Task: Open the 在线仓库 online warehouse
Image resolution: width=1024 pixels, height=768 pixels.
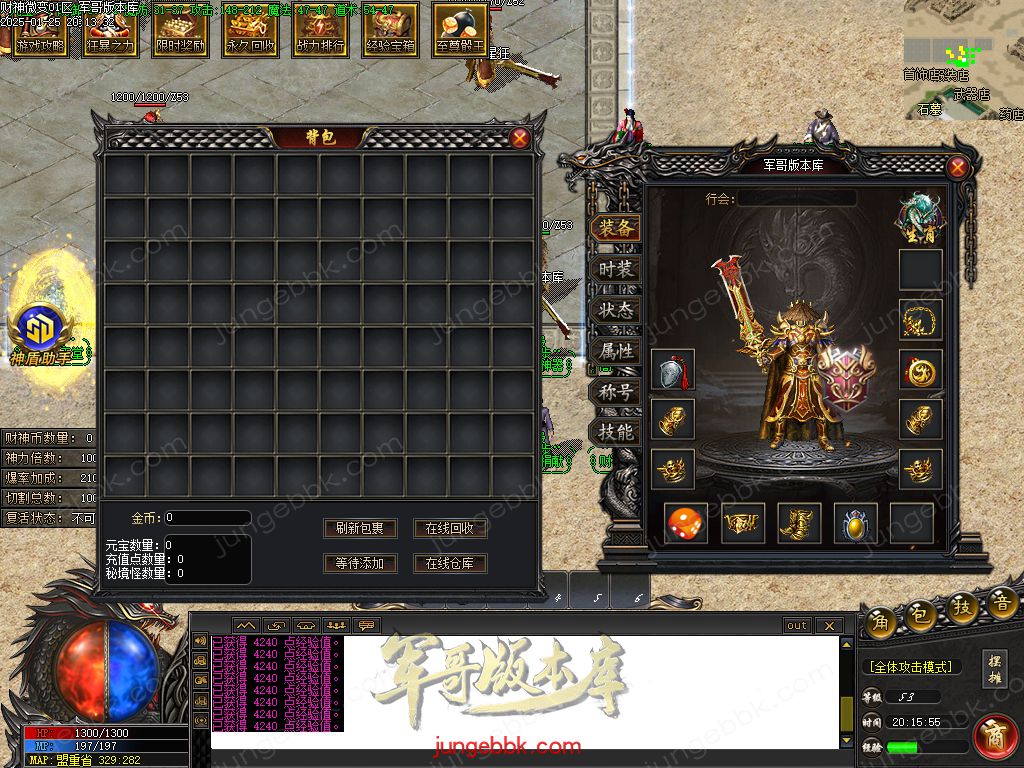Action: 450,563
